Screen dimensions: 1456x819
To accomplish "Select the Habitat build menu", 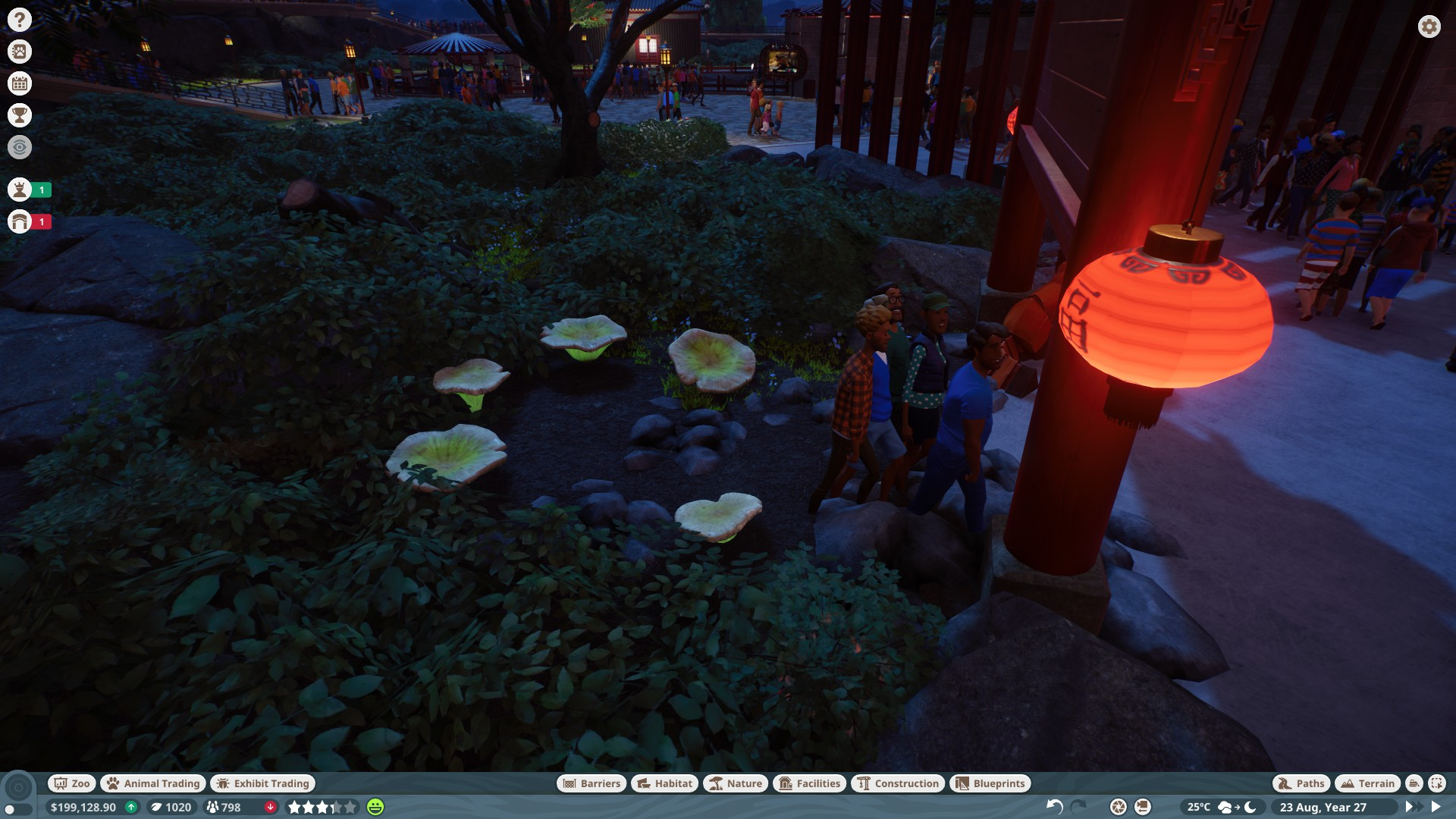I will point(664,783).
